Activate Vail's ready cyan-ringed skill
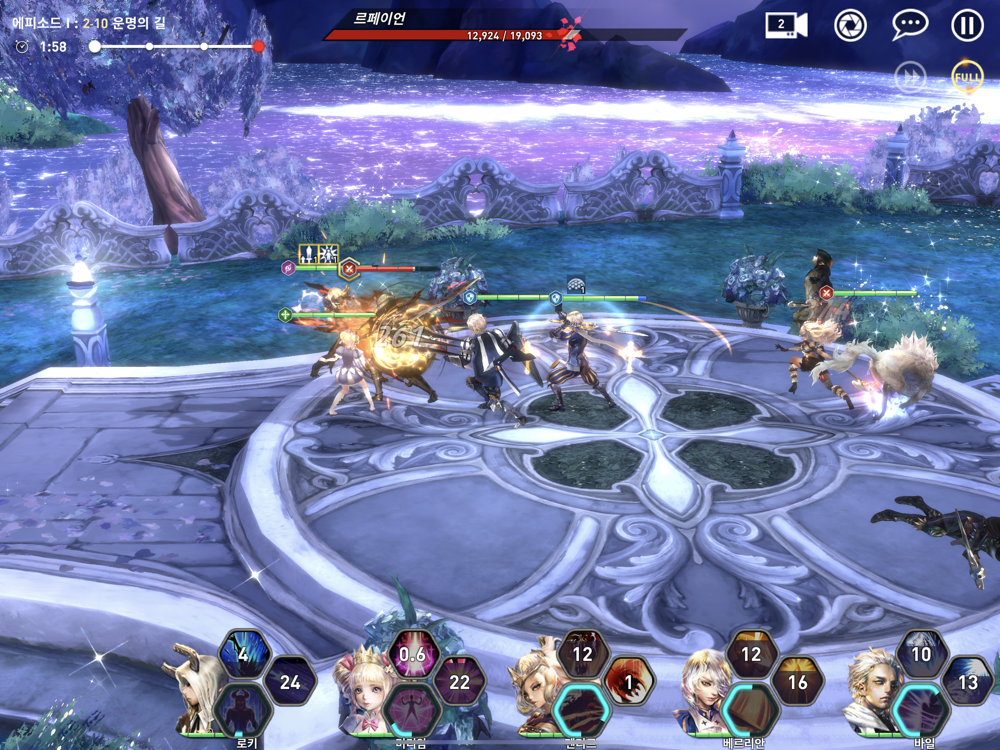Screen dimensions: 1000x750 tap(921, 708)
